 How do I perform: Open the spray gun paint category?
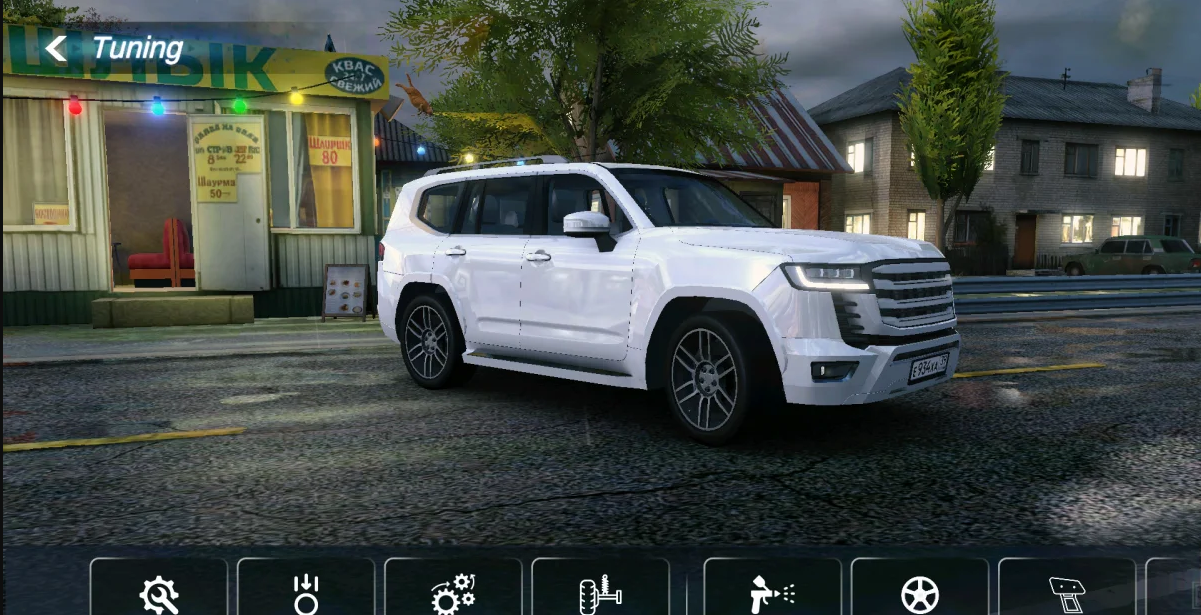point(772,593)
